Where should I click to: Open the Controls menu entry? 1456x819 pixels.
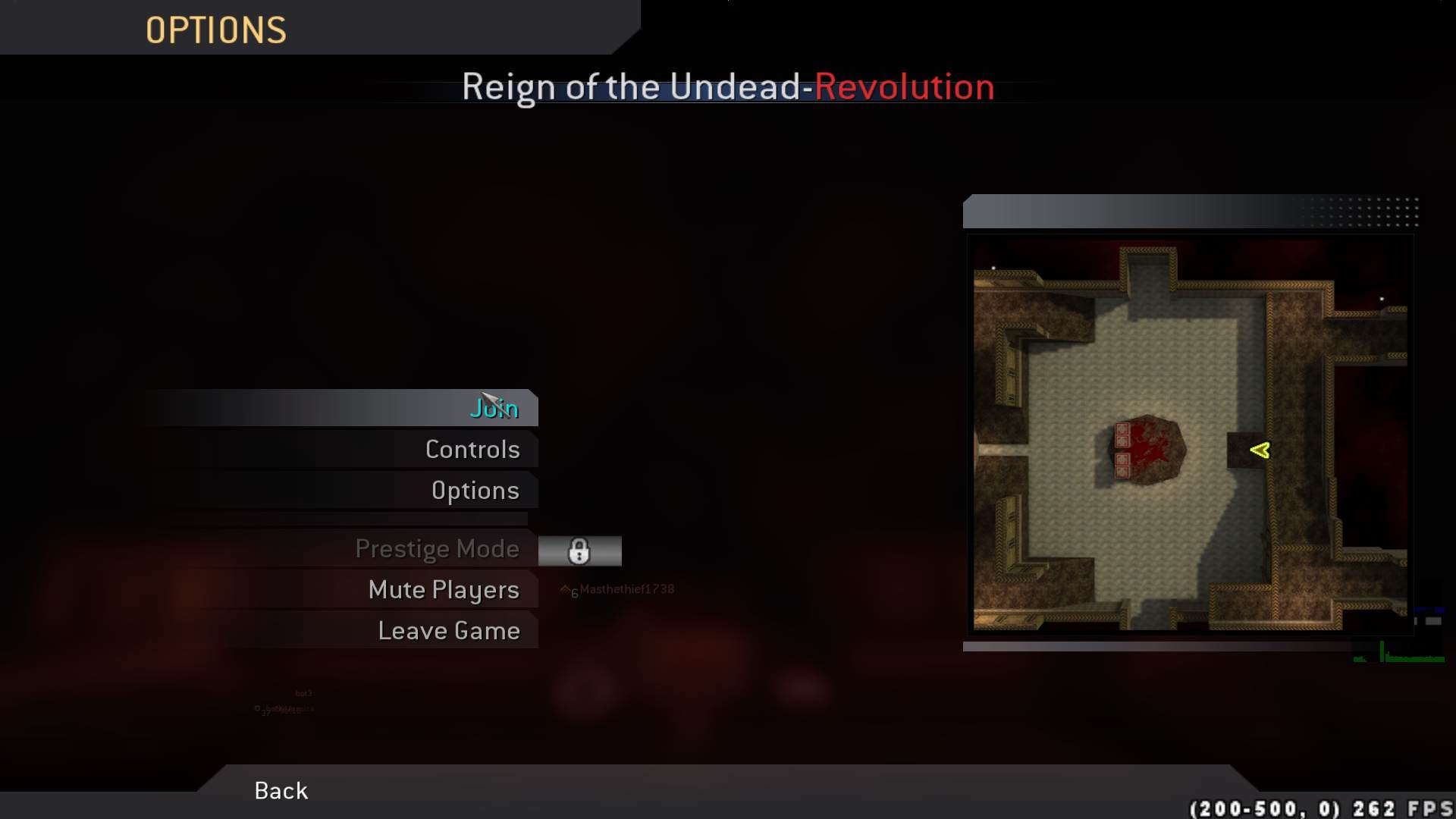coord(472,449)
